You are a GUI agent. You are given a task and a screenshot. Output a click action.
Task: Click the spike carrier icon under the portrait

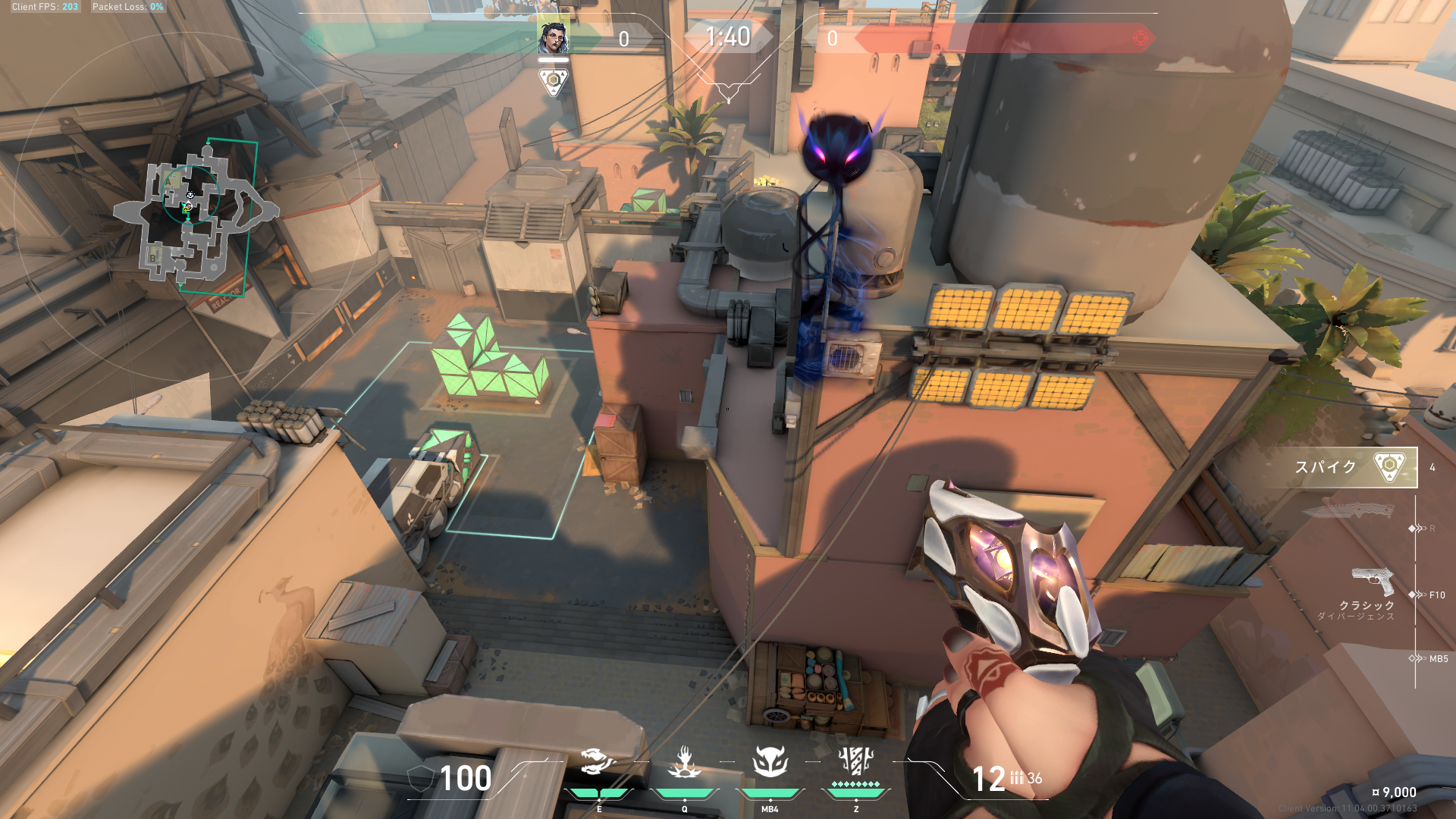(x=554, y=81)
